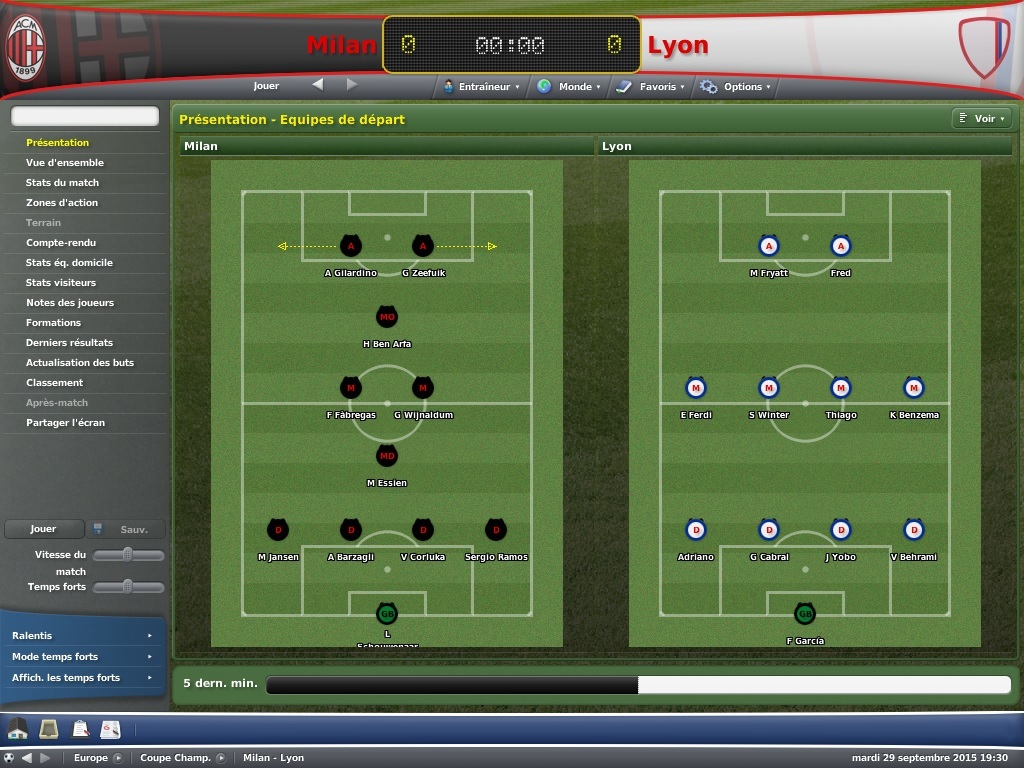Open Notes des joueurs
Viewport: 1024px width, 768px height.
click(70, 303)
